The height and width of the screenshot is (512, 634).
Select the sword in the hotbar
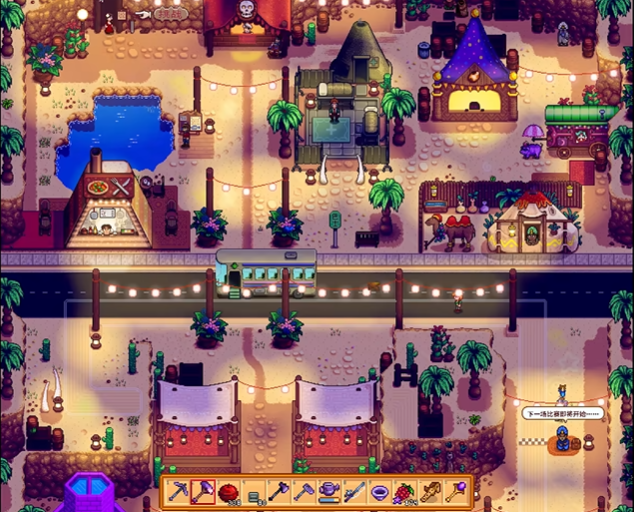click(x=354, y=492)
